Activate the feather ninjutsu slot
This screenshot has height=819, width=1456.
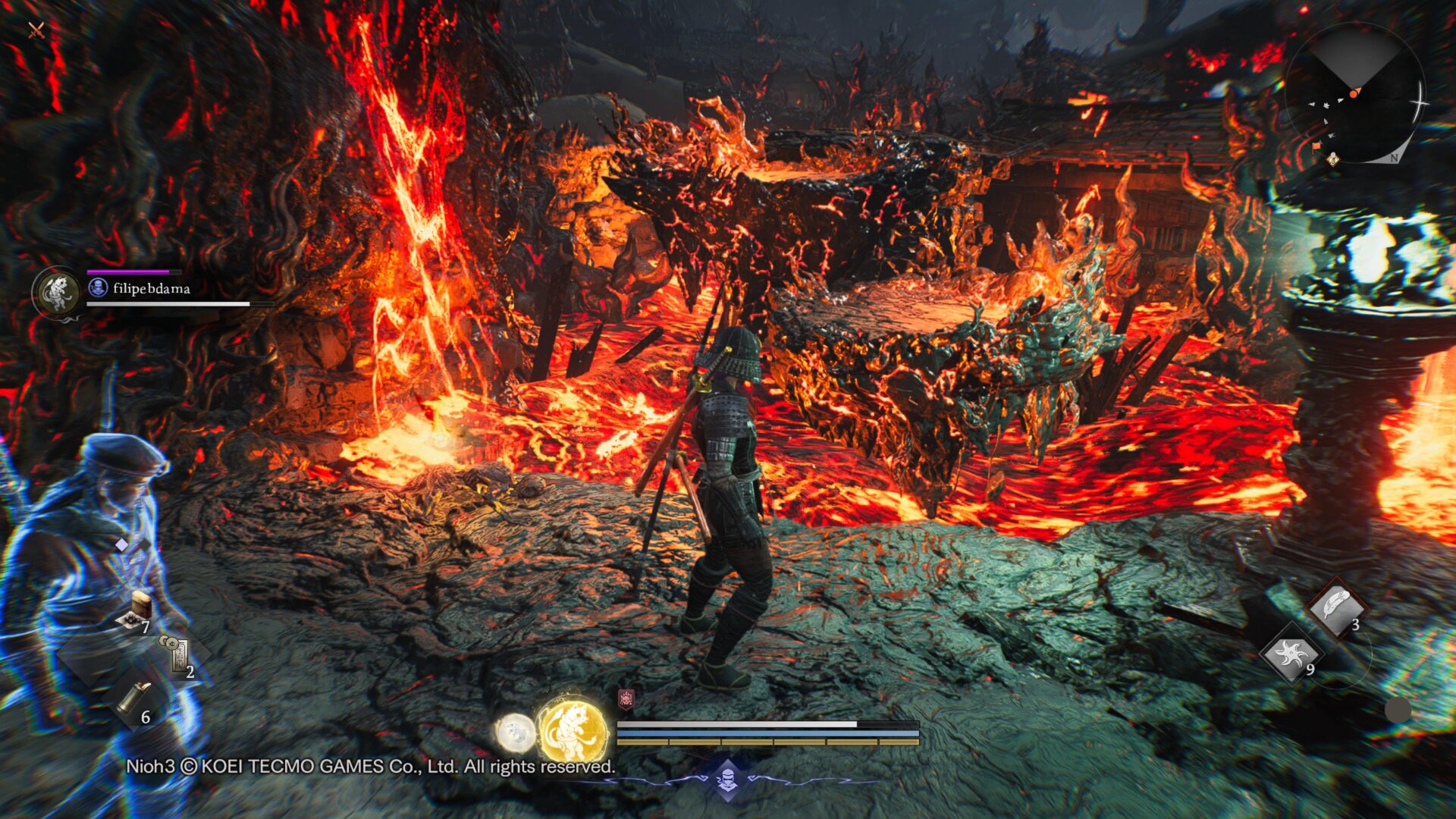(1336, 607)
